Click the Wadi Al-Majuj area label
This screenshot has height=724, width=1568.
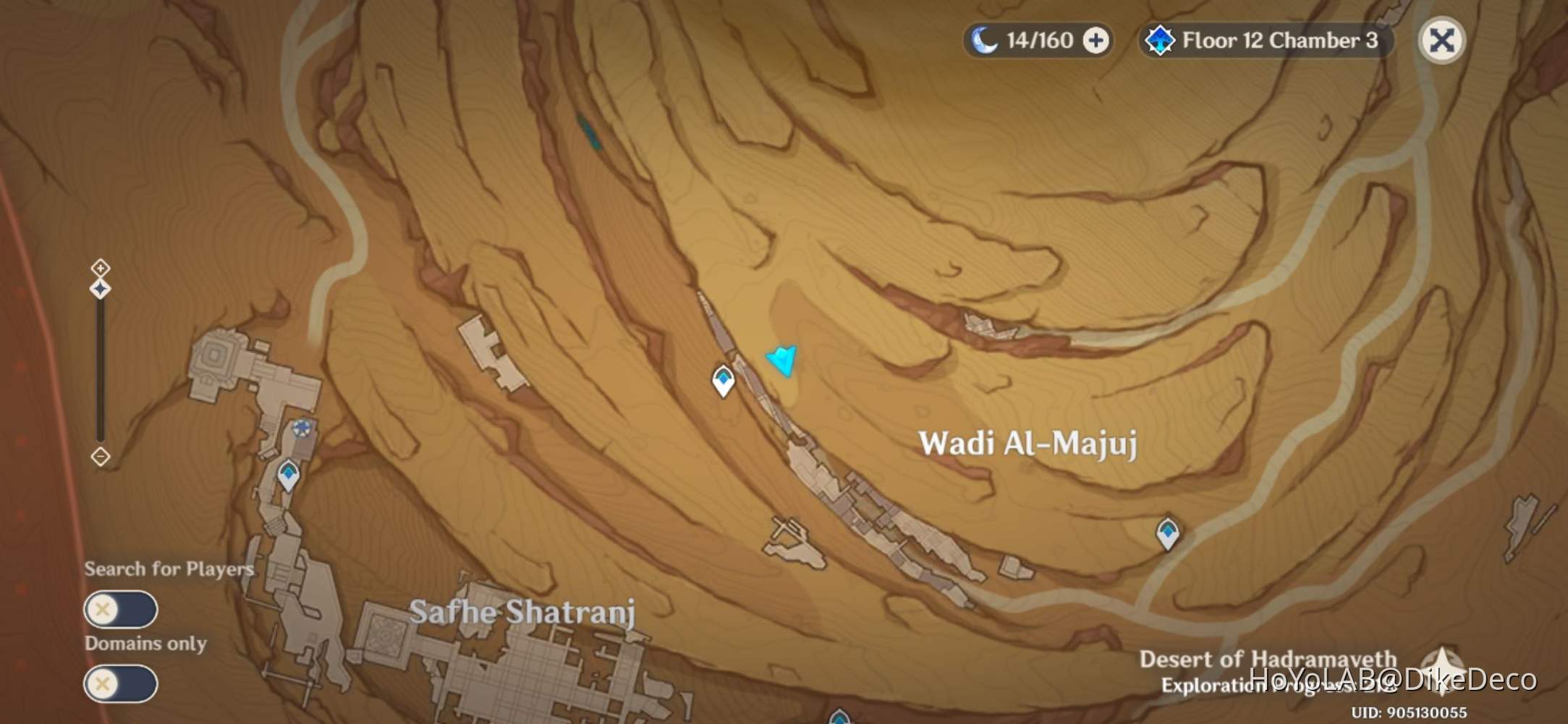(x=1027, y=442)
